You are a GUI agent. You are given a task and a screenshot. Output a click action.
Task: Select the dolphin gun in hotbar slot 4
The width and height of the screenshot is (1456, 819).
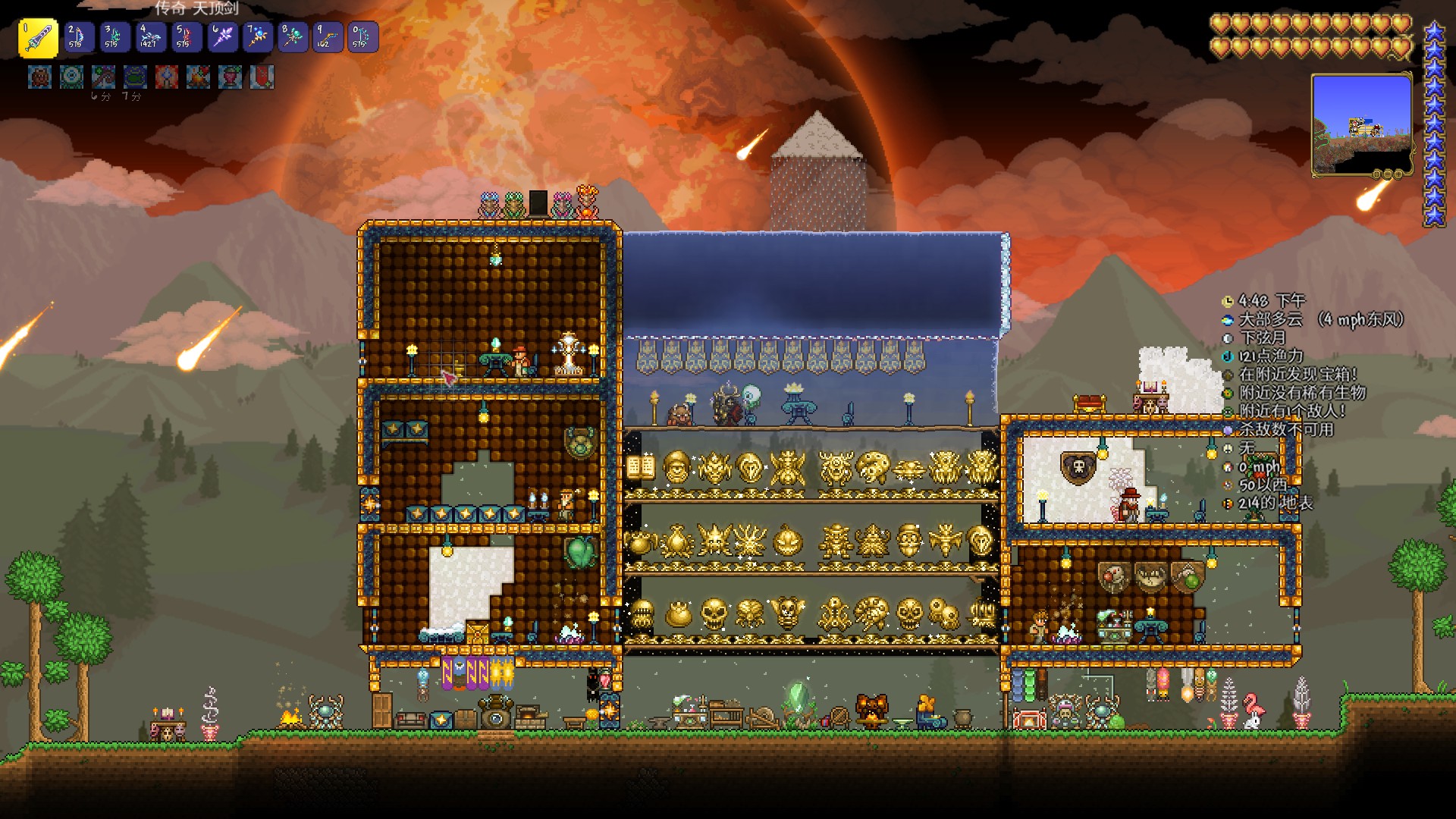[x=149, y=37]
